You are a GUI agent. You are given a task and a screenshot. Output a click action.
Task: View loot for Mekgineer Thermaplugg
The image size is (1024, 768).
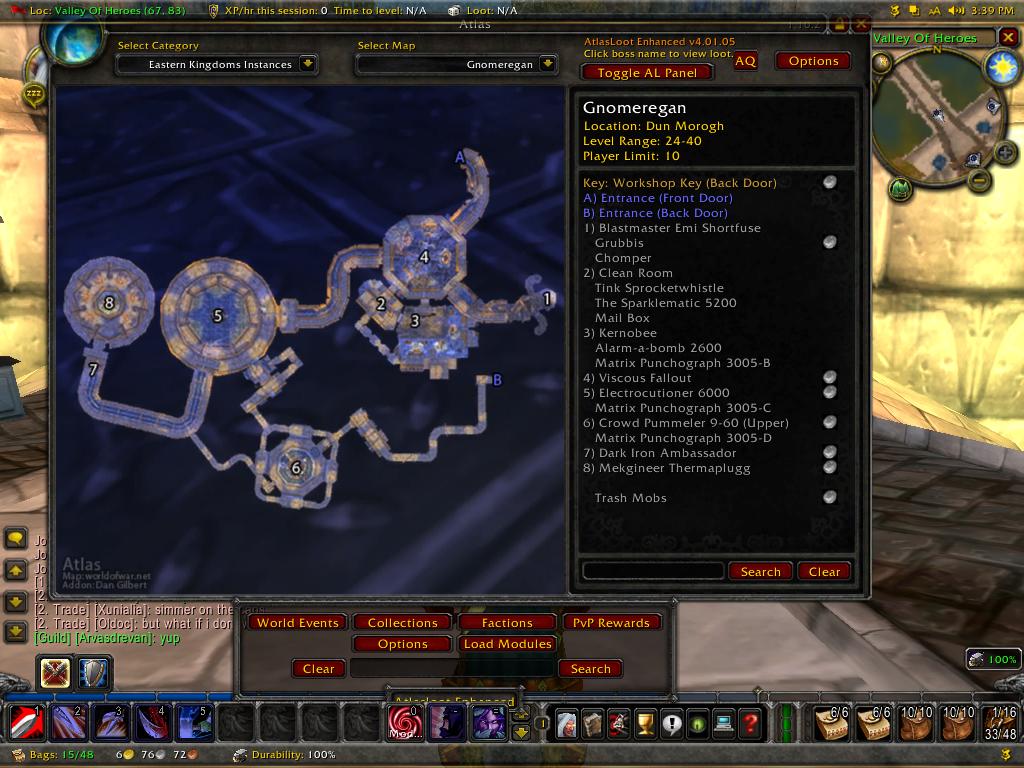pos(672,468)
